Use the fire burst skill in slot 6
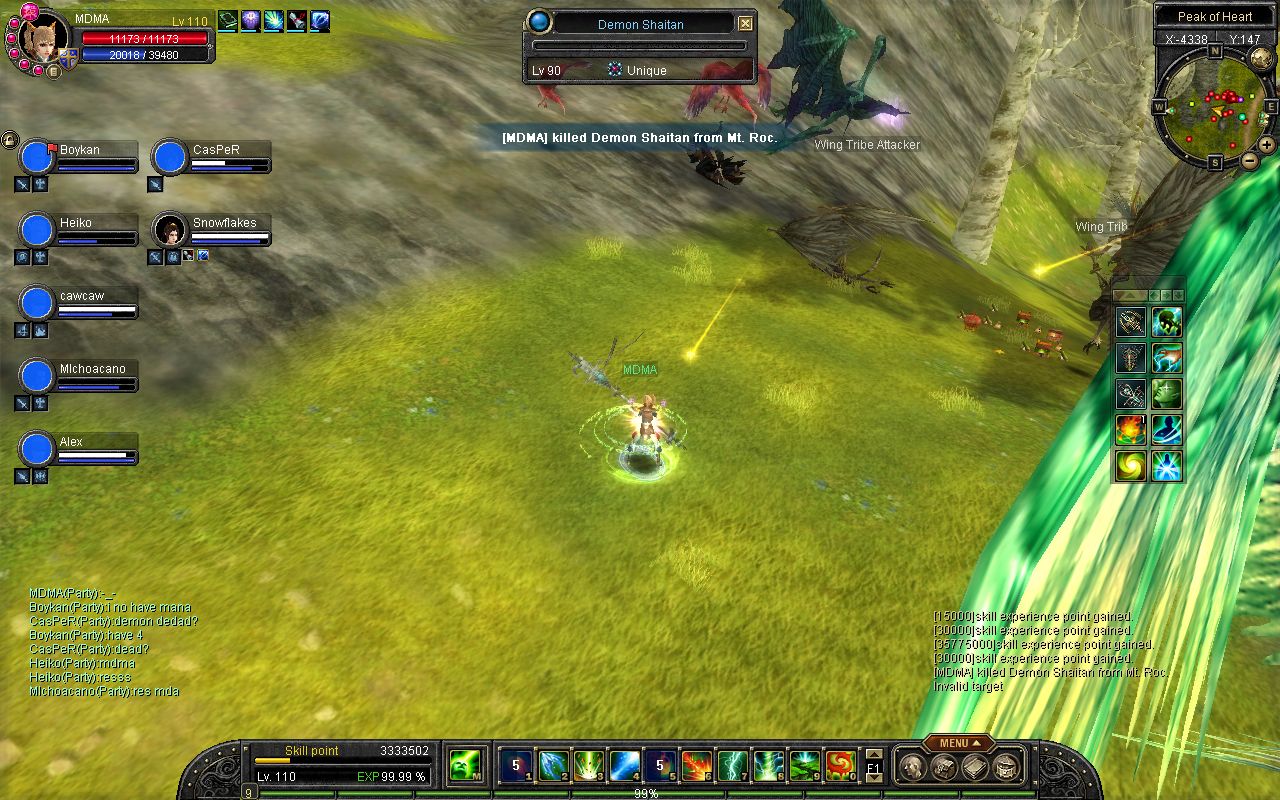Image resolution: width=1280 pixels, height=800 pixels. [x=696, y=766]
